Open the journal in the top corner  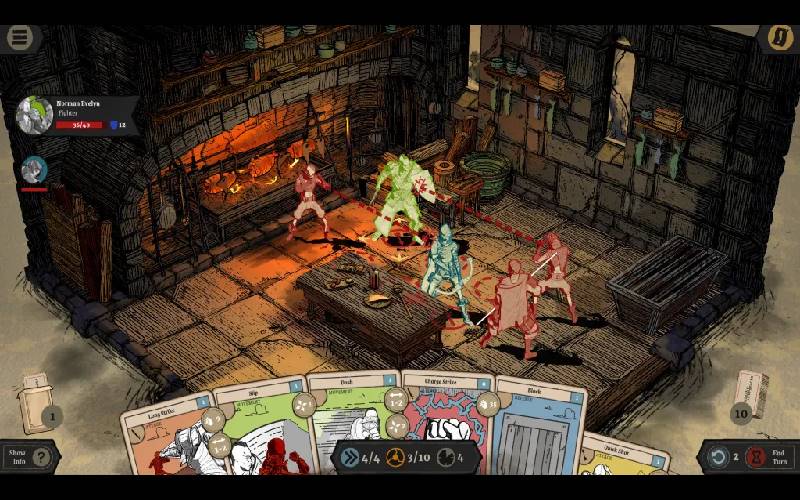point(779,37)
